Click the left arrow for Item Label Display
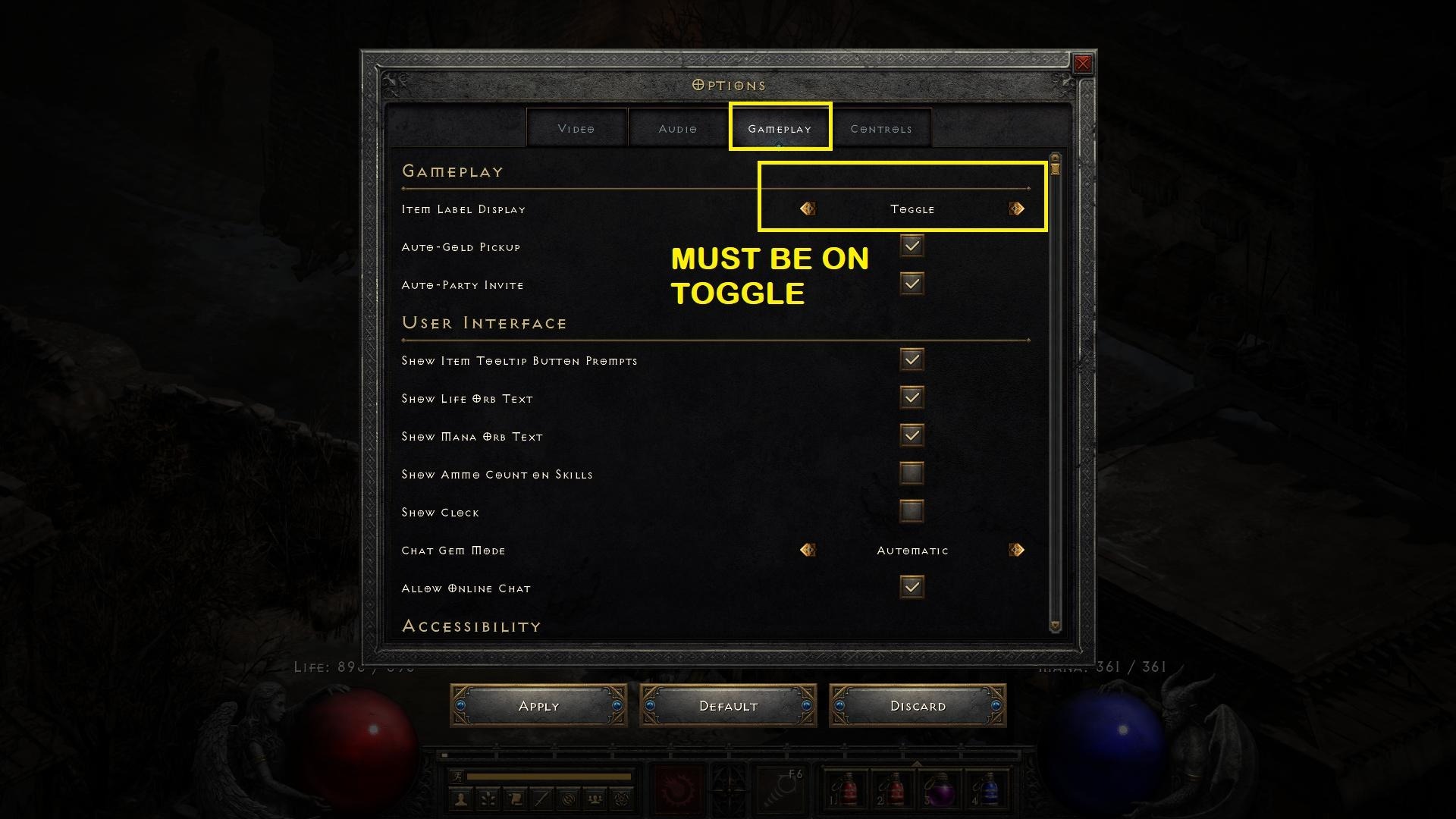 coord(808,209)
